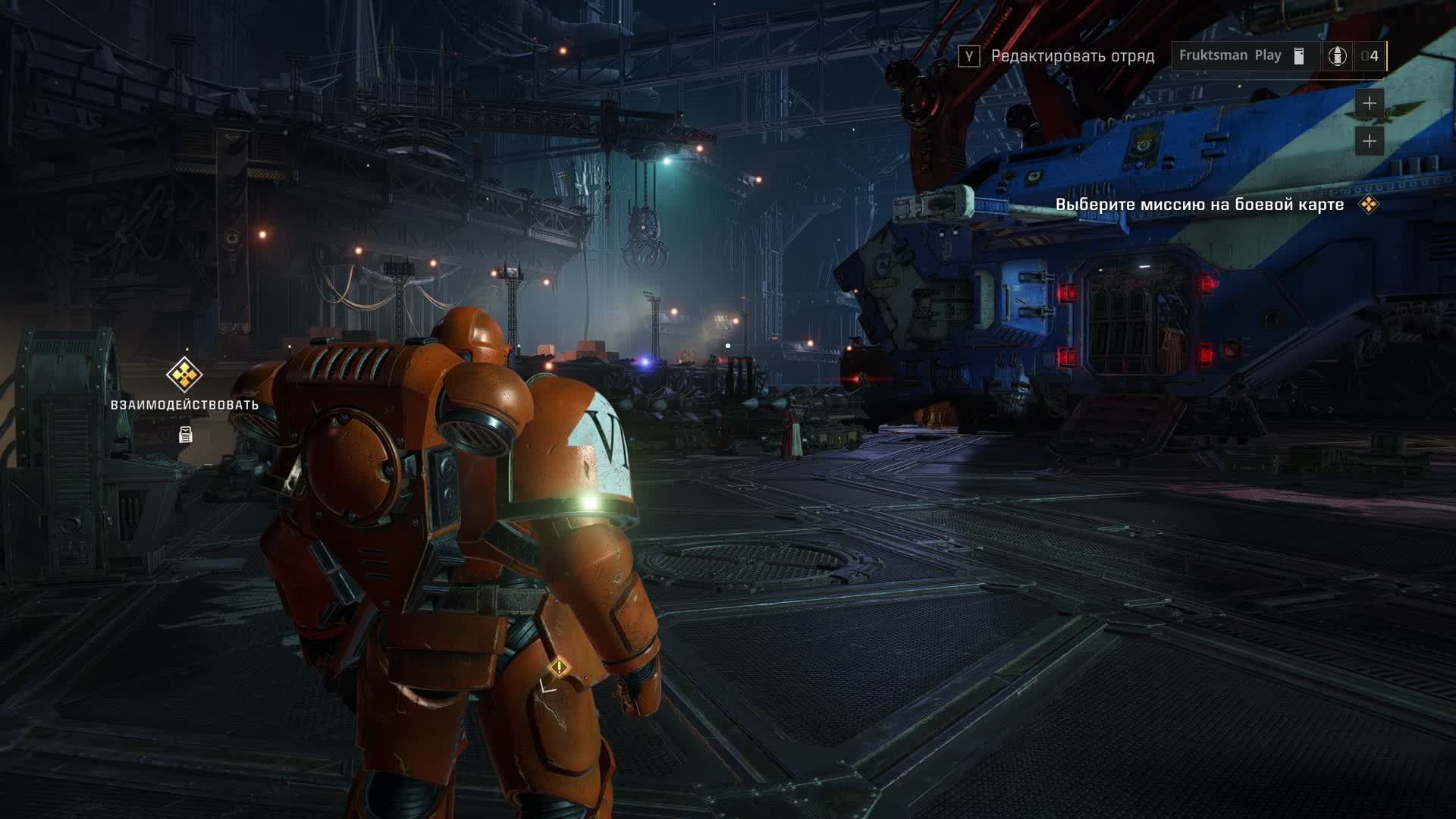Viewport: 1456px width, 819px height.
Task: Click the bullet class icon beside Fruktsman
Action: [1337, 56]
